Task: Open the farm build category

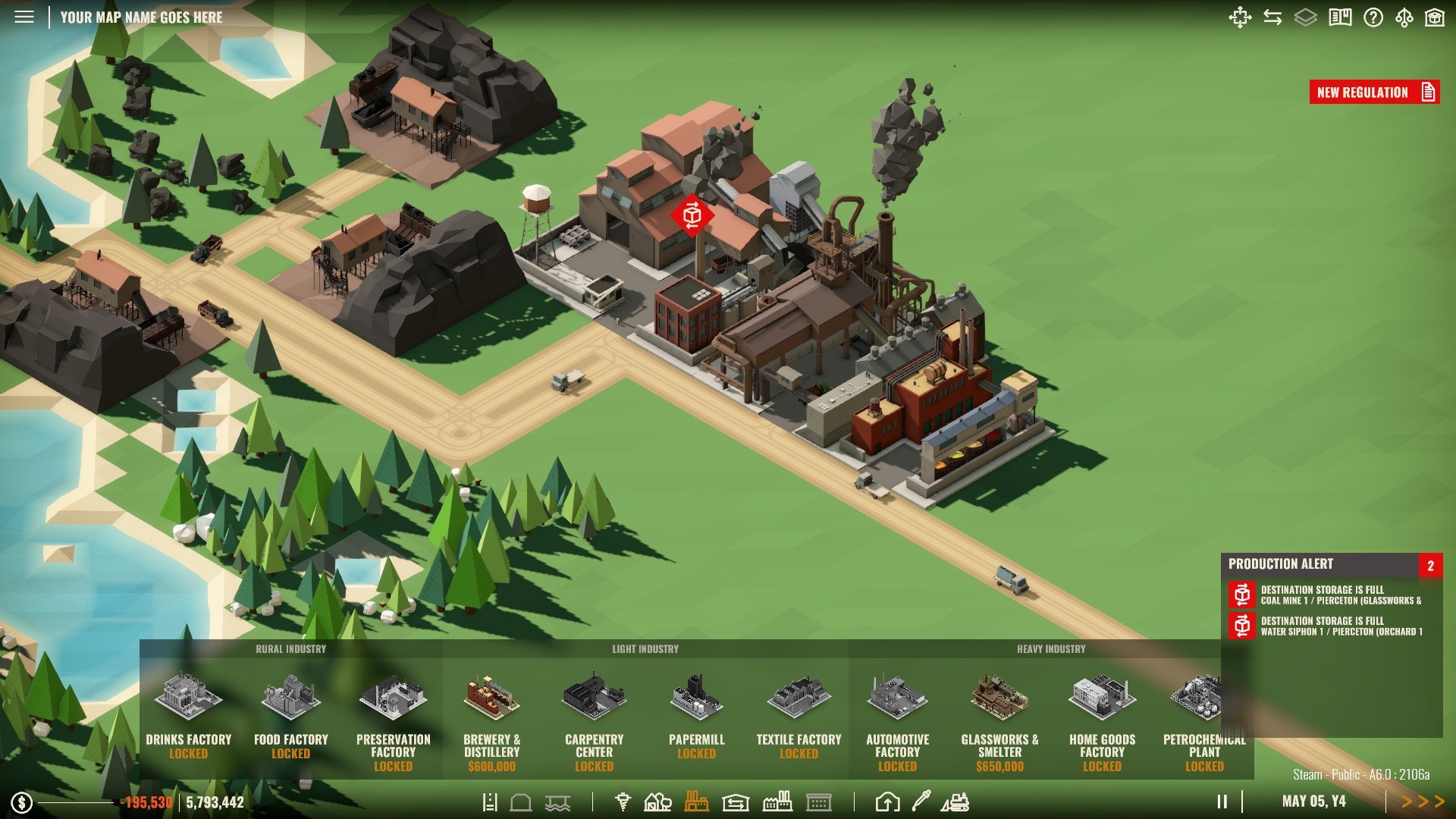Action: coord(657,802)
